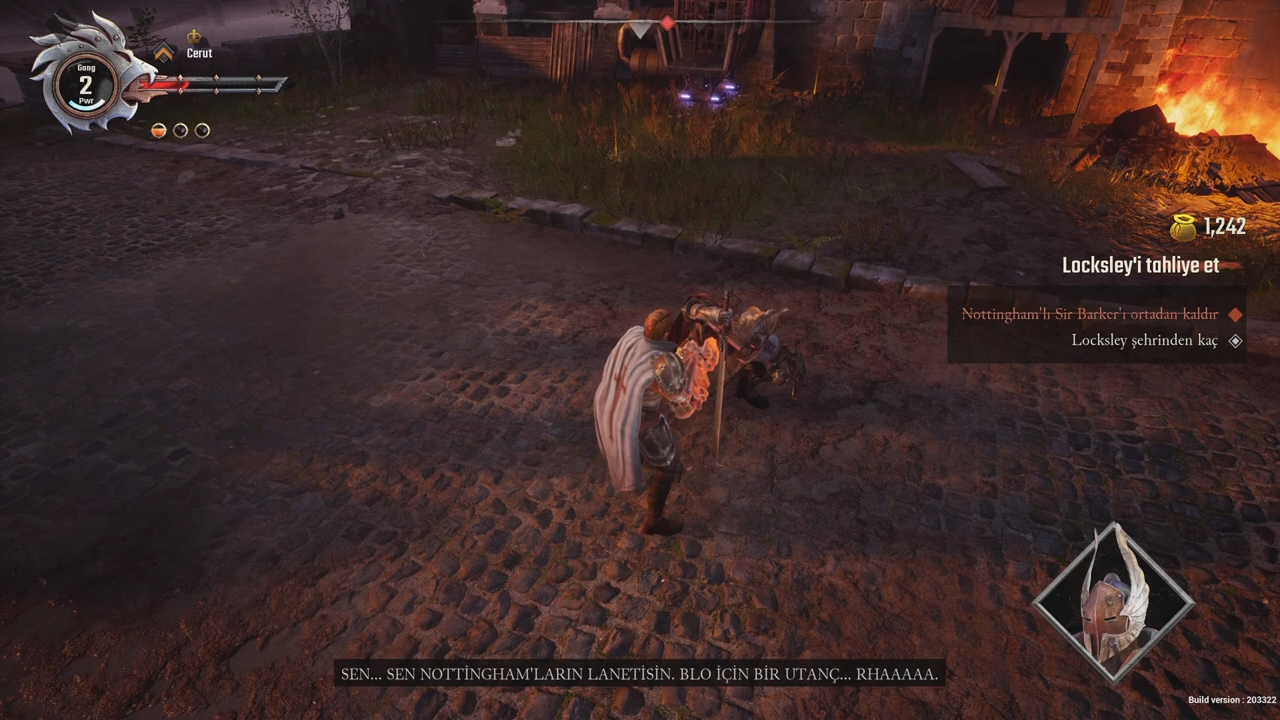Open the "Locksley'i tahliye et" quest tracker
Image resolution: width=1280 pixels, height=720 pixels.
click(x=1140, y=266)
